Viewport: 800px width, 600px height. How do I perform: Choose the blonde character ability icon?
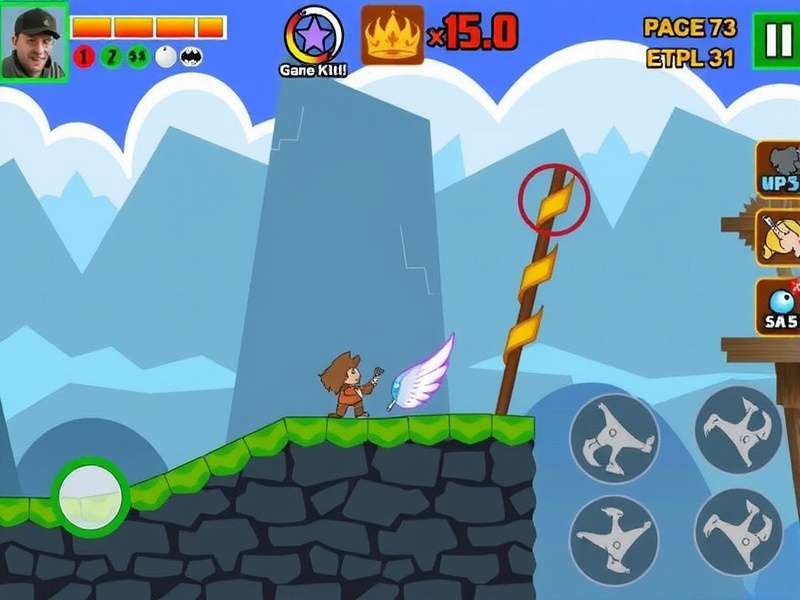click(x=780, y=237)
